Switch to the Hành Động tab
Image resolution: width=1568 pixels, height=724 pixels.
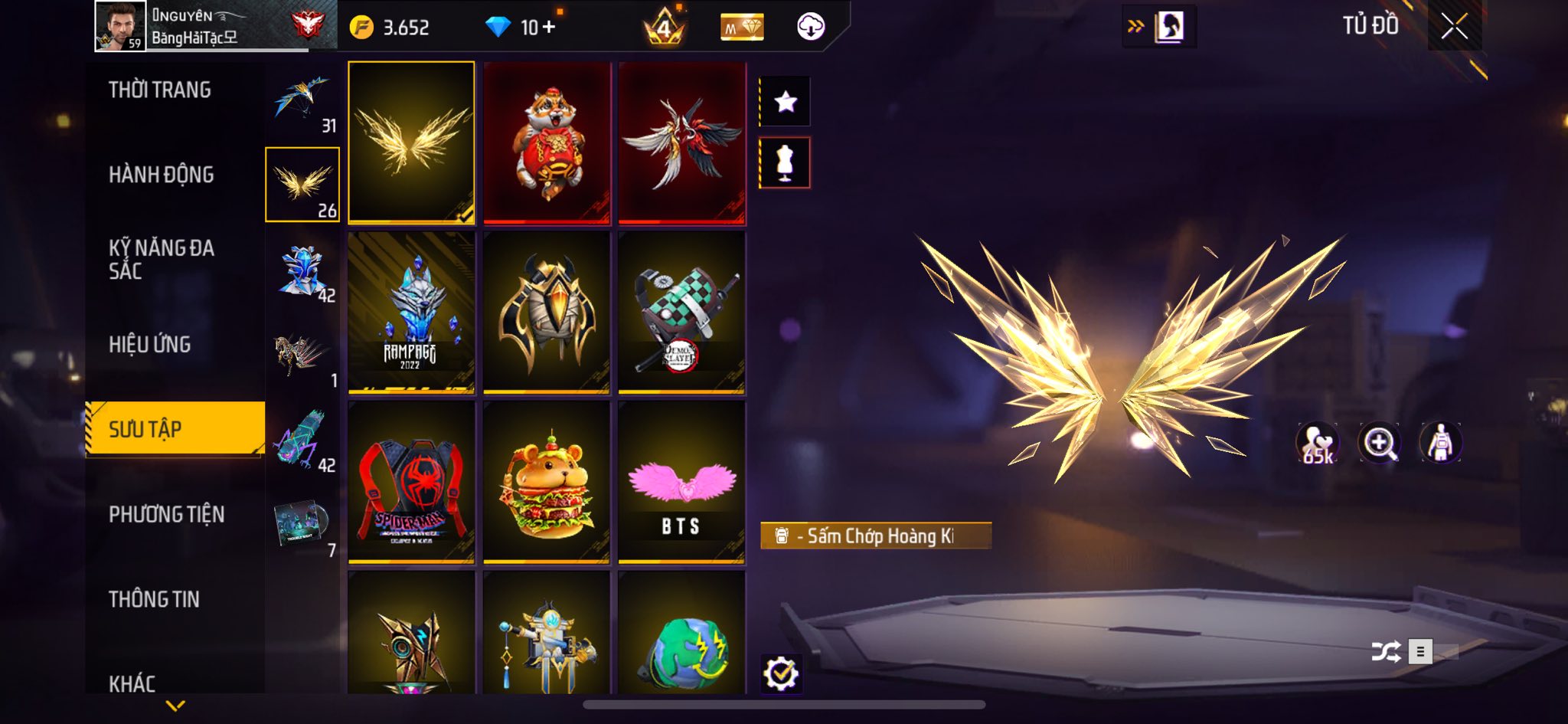coord(162,175)
